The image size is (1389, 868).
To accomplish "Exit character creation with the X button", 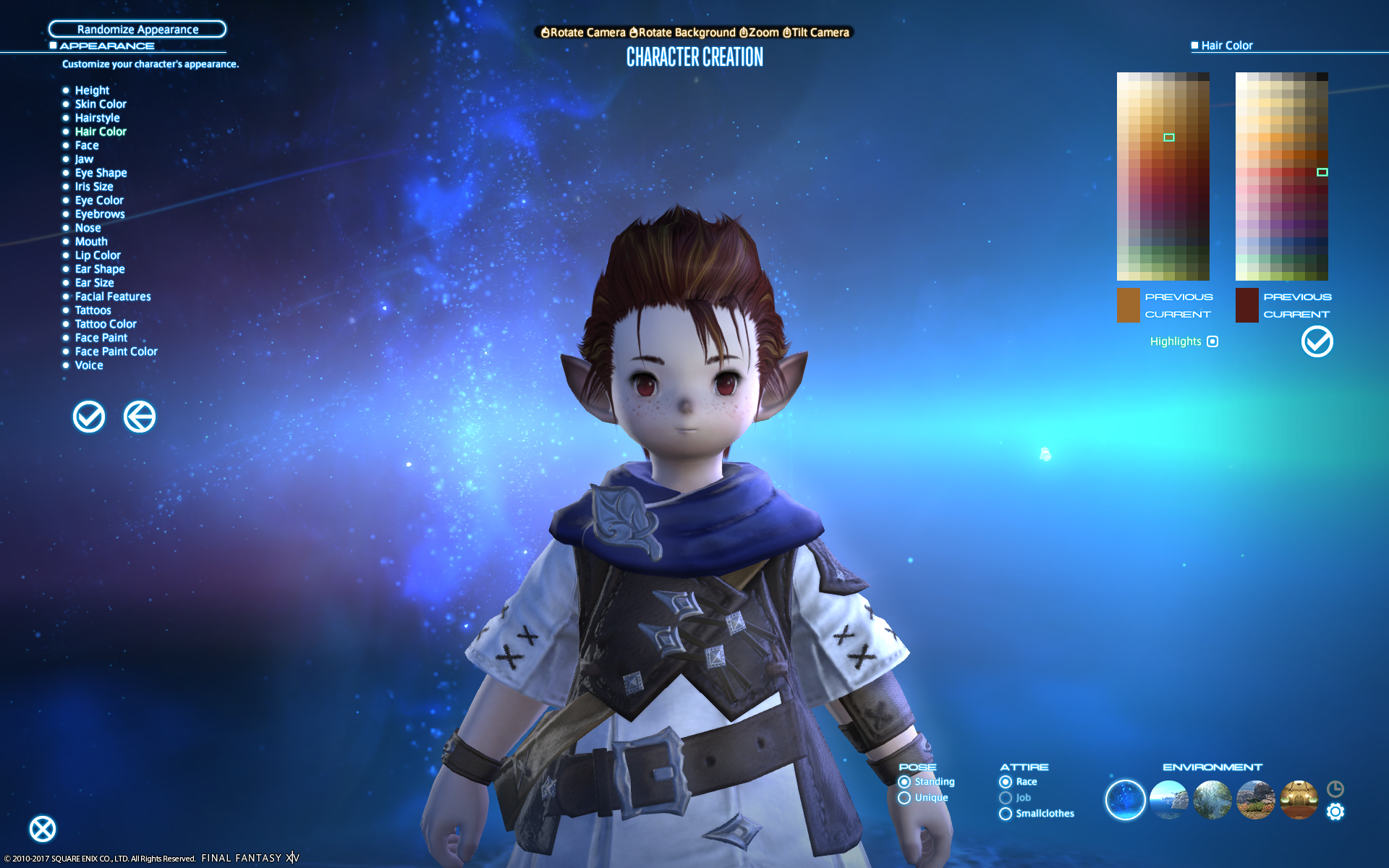I will (x=43, y=829).
